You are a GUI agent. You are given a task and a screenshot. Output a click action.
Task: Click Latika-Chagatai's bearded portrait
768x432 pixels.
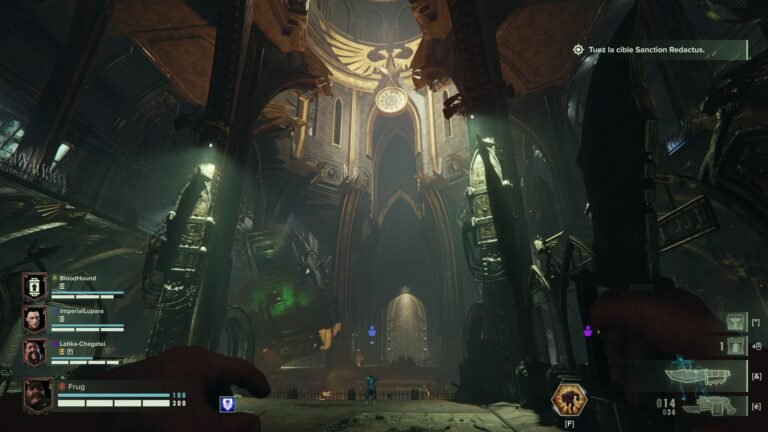(x=34, y=351)
